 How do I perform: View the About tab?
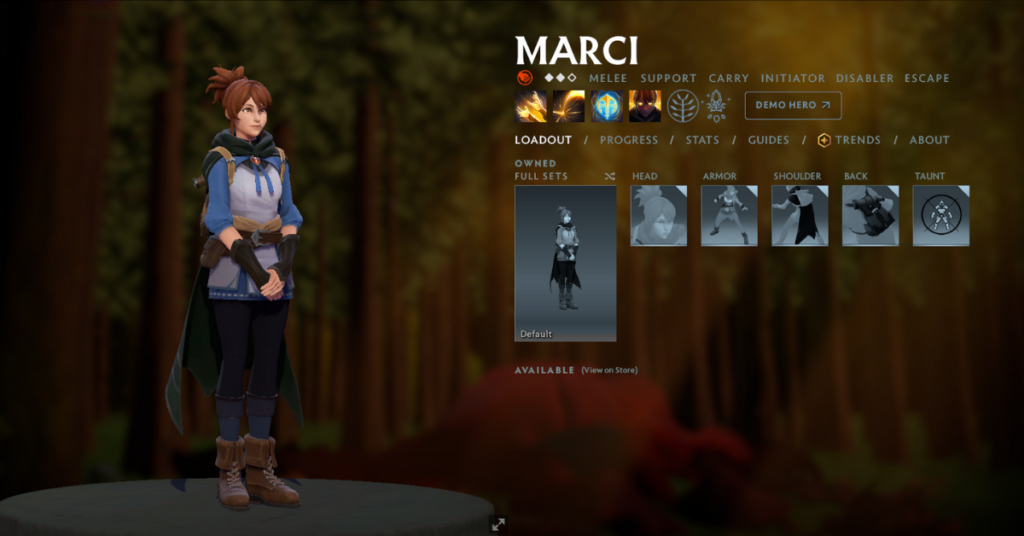click(x=929, y=140)
